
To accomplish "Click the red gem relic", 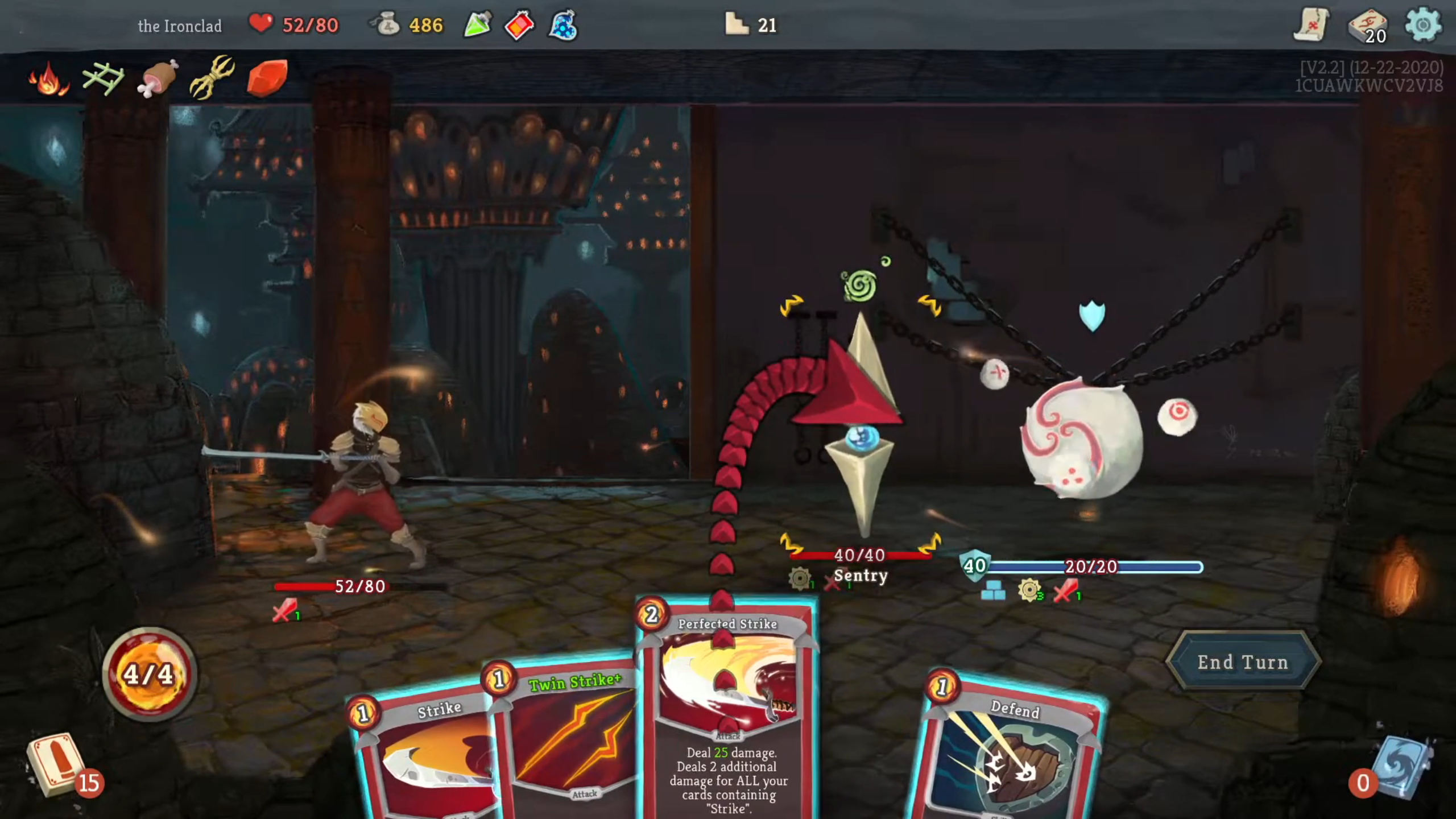I will click(x=264, y=75).
